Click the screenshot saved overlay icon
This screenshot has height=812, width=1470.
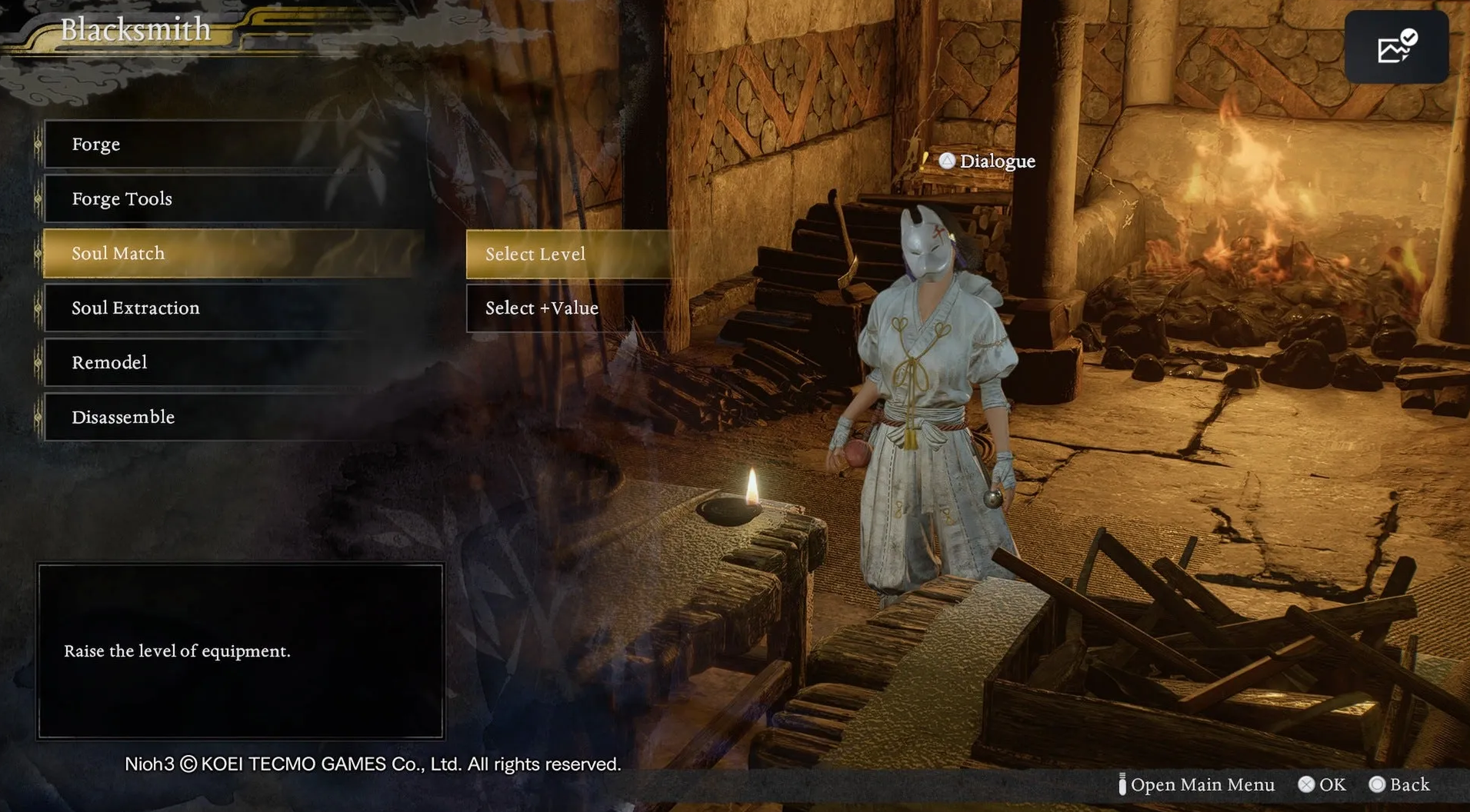(x=1396, y=48)
